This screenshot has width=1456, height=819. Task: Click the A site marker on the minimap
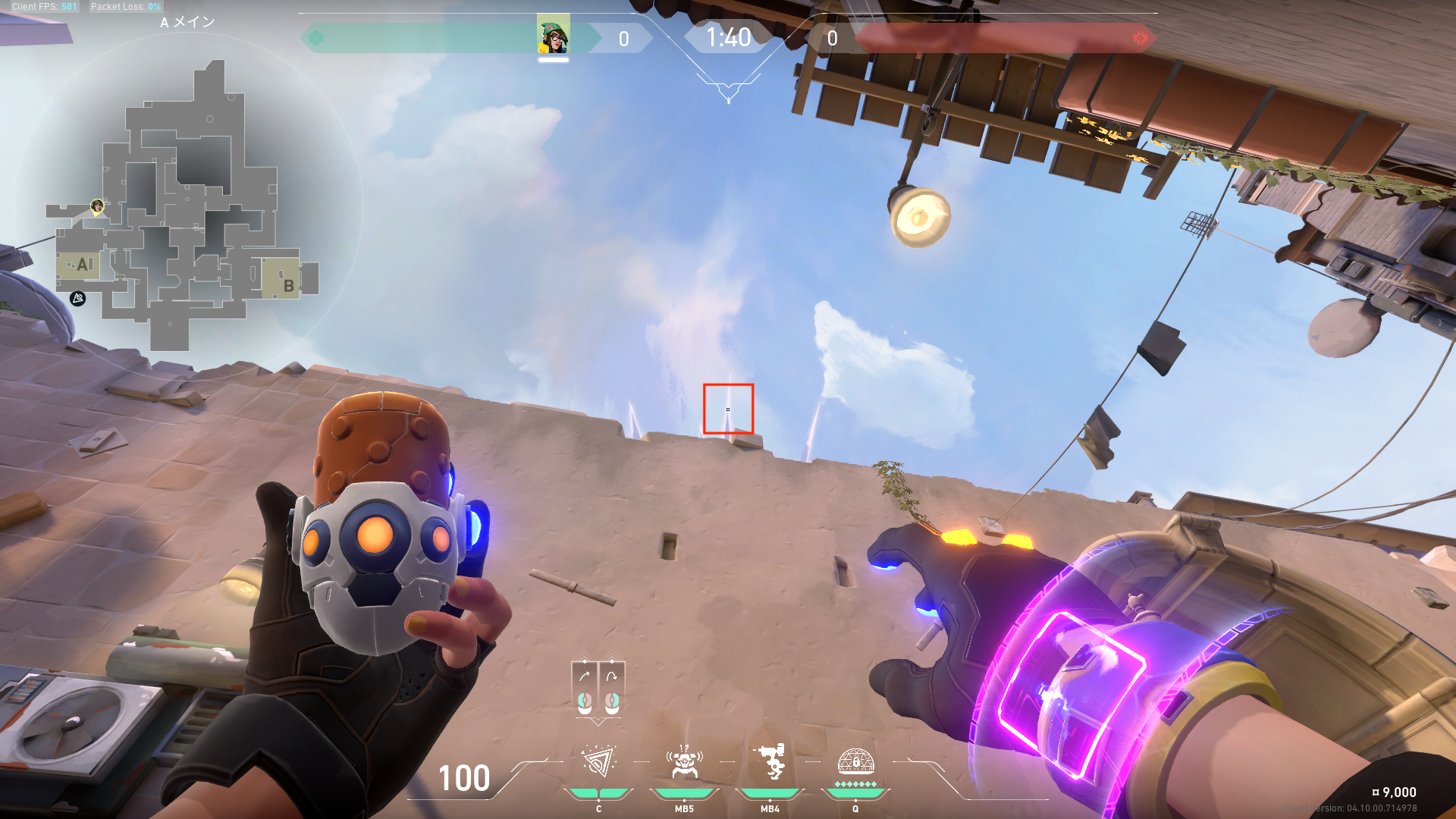point(83,265)
